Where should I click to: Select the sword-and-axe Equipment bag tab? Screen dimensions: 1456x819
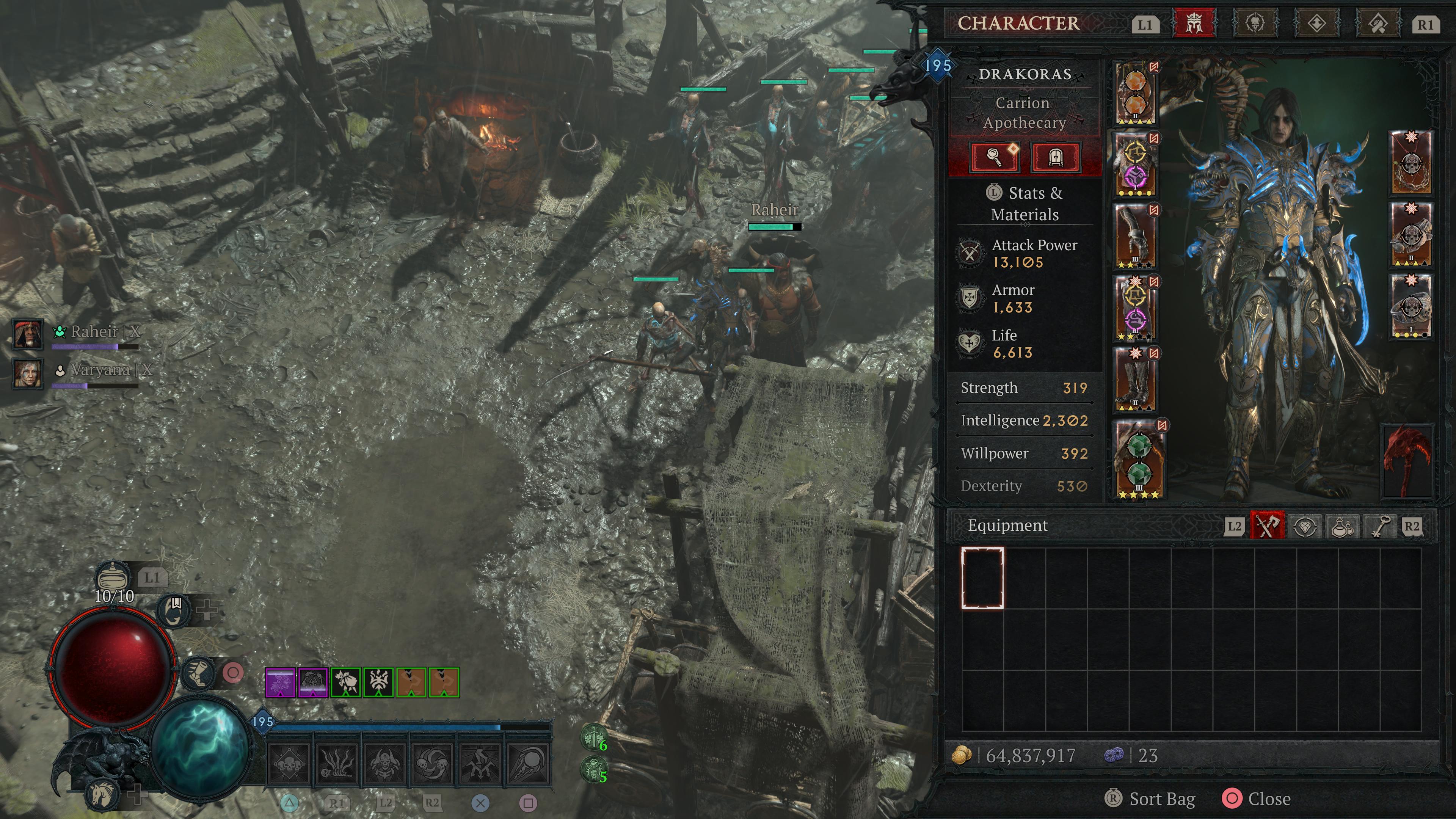[1267, 526]
